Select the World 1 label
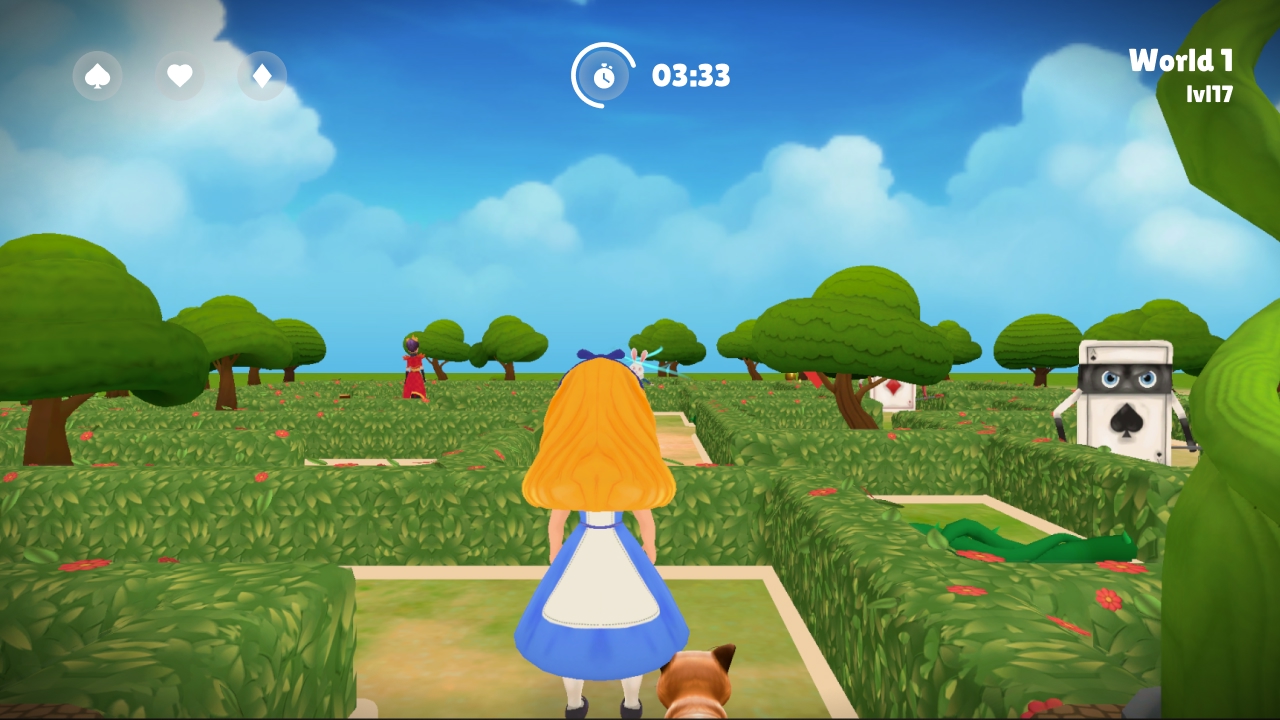1280x720 pixels. point(1181,60)
